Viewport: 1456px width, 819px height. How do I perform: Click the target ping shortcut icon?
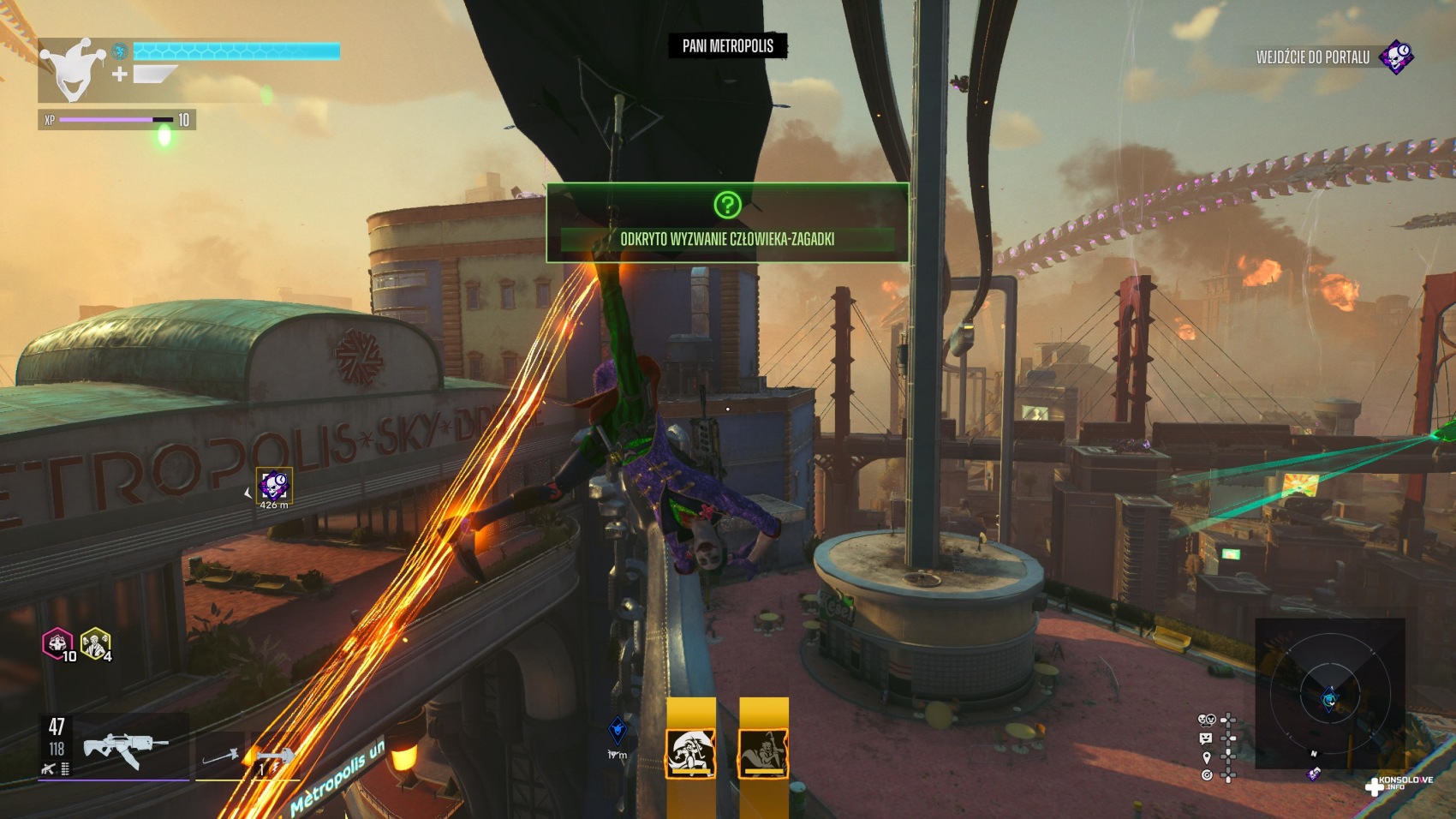coord(1207,775)
